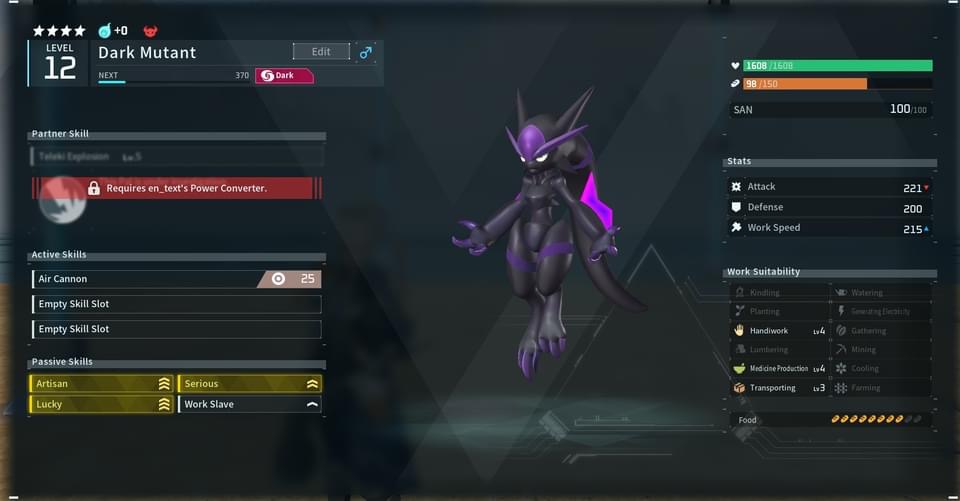Click the Transporting work suitability entry
Viewport: 960px width, 501px height.
tap(779, 388)
